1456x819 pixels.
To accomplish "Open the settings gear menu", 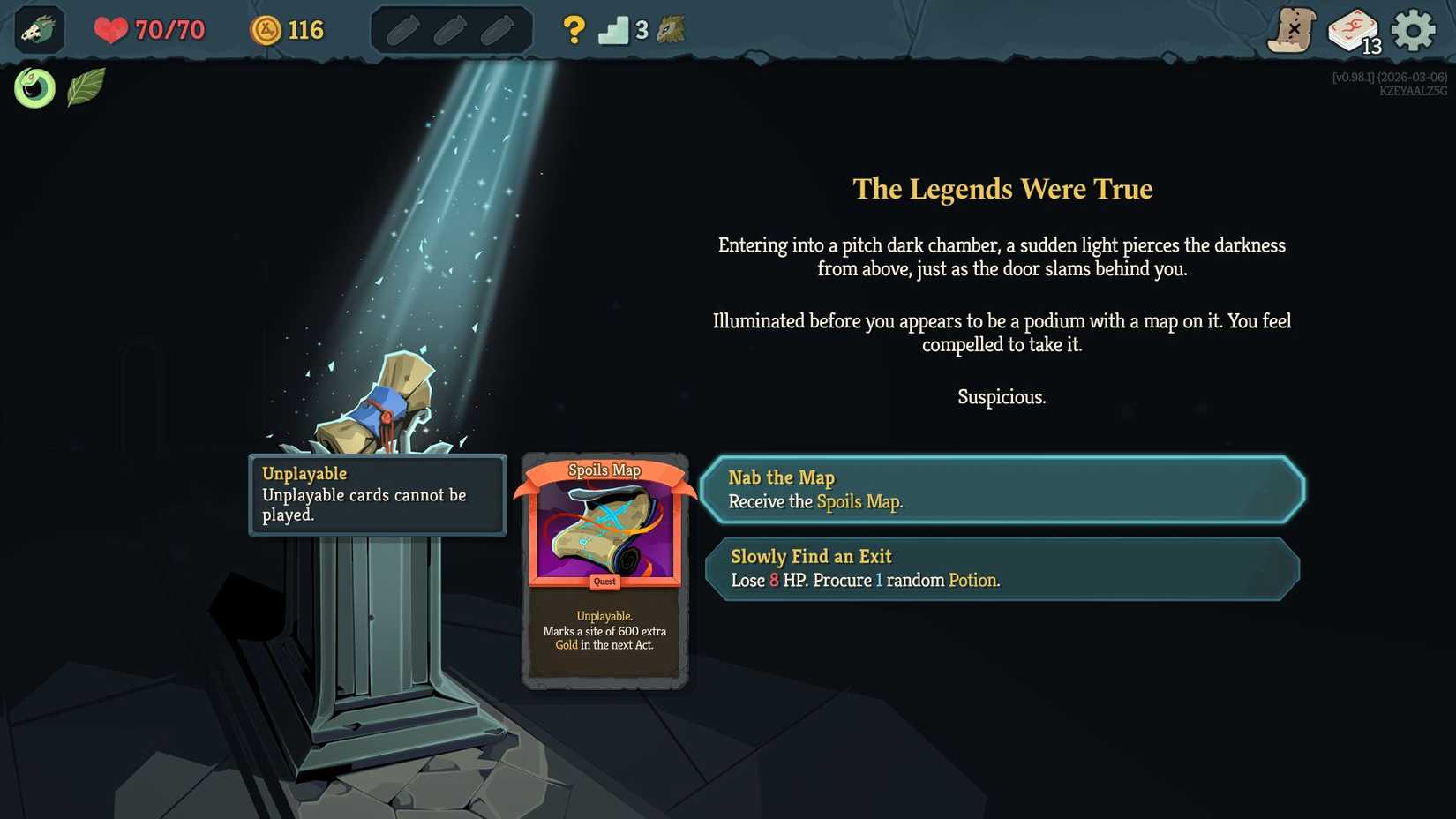I will [1413, 29].
